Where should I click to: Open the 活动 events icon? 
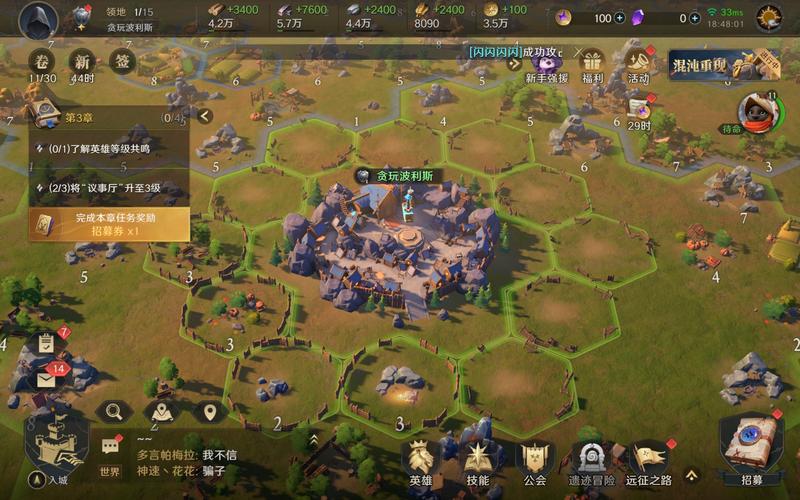(x=638, y=65)
